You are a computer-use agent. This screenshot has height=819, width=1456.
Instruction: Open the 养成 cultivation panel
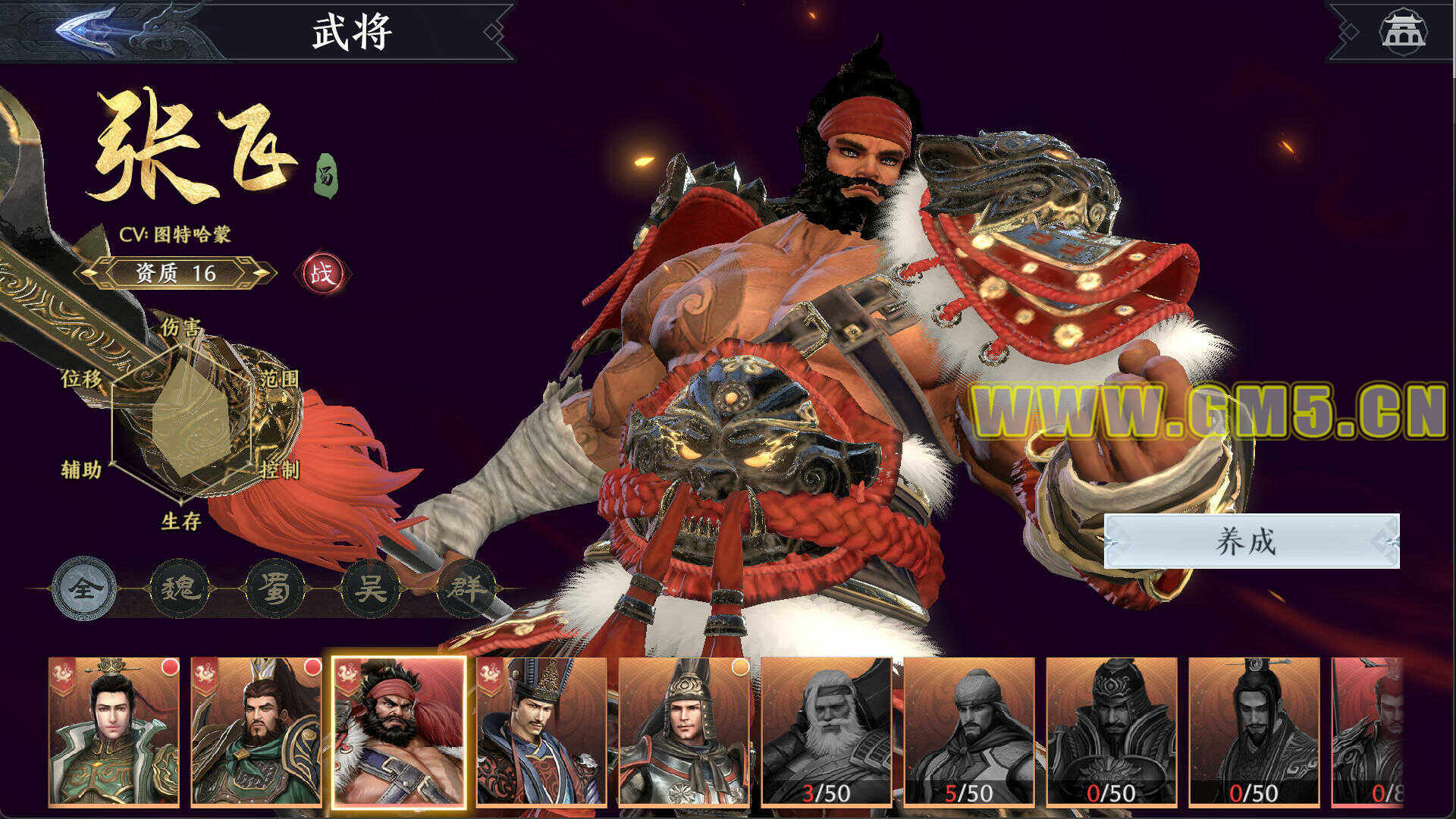(1250, 541)
